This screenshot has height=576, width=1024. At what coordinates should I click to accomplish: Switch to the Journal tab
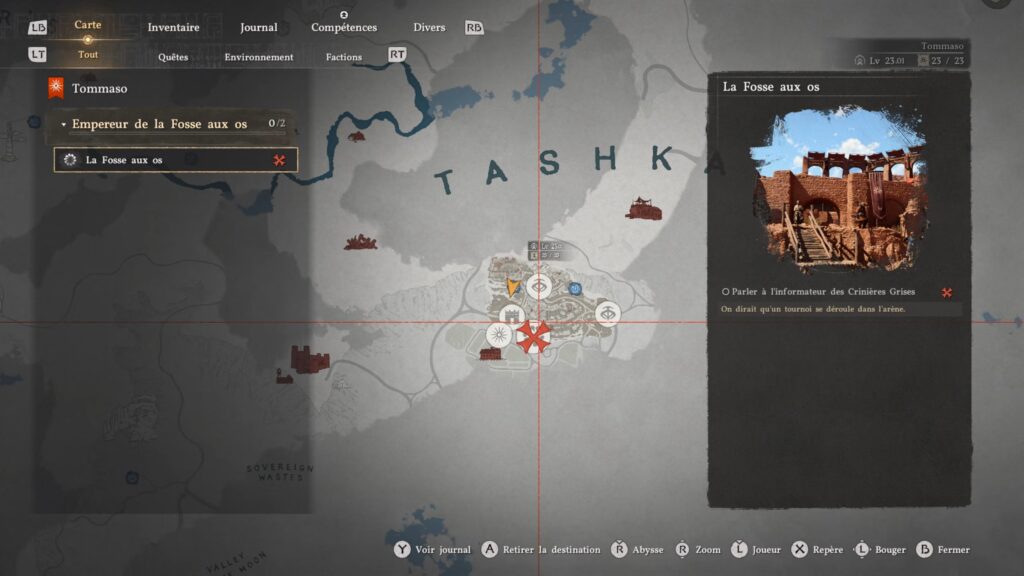tap(258, 27)
